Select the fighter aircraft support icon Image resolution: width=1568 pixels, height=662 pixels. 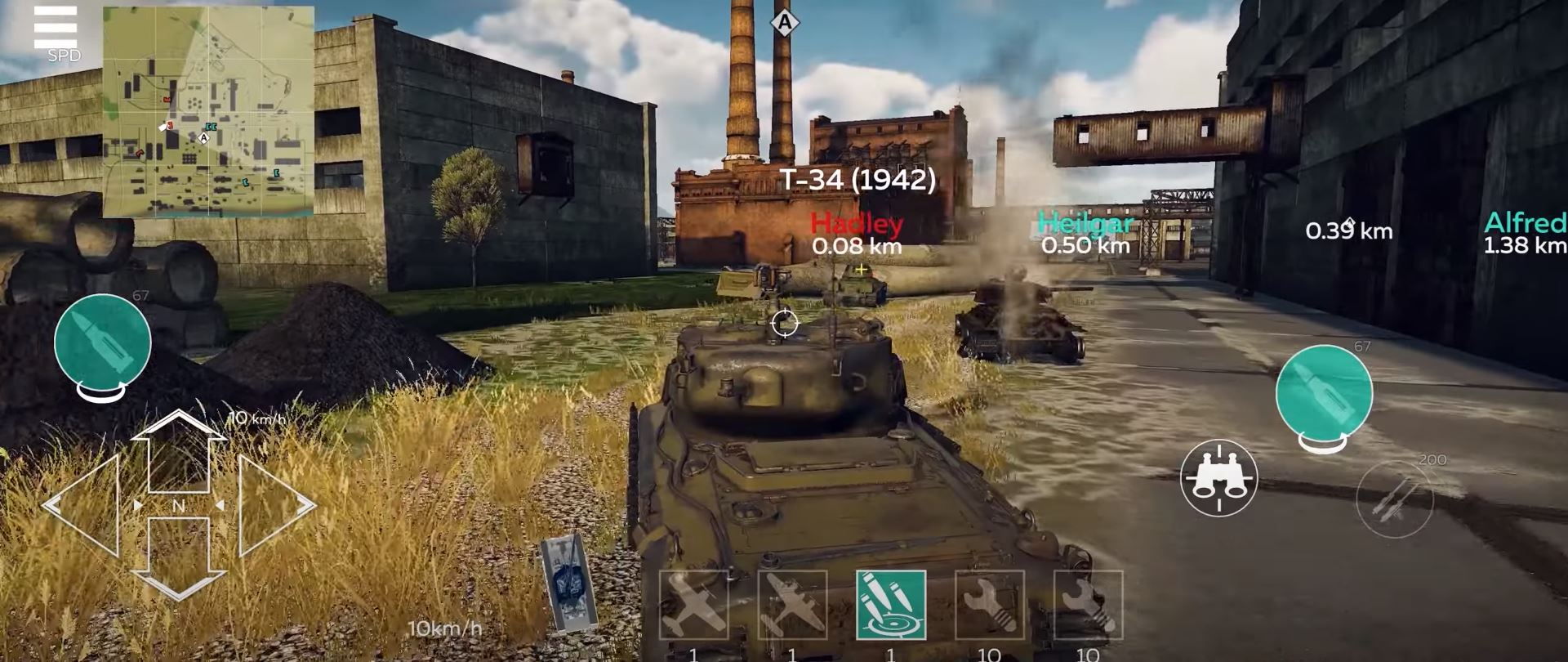tap(694, 605)
